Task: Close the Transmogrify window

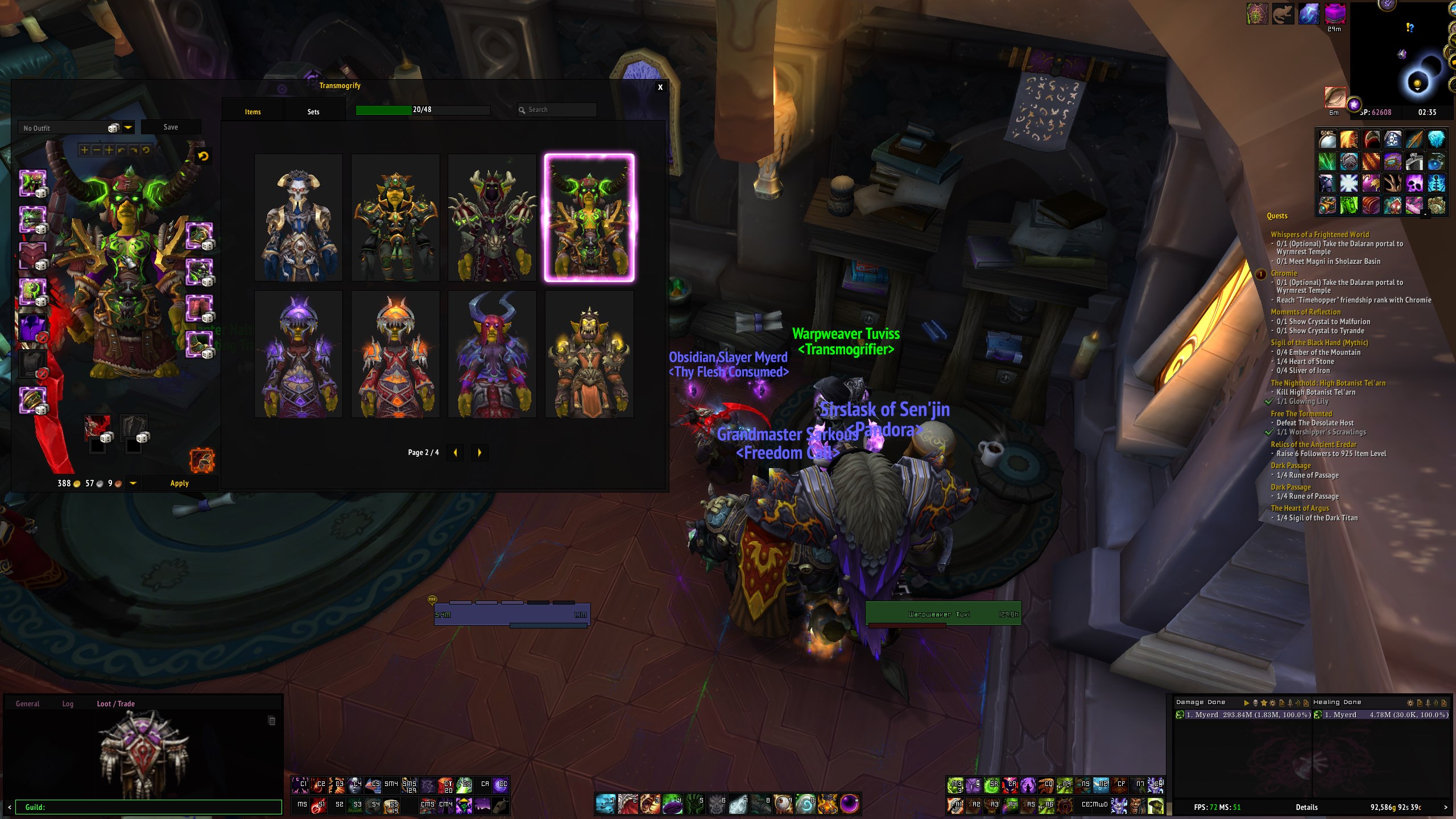Action: coord(660,87)
